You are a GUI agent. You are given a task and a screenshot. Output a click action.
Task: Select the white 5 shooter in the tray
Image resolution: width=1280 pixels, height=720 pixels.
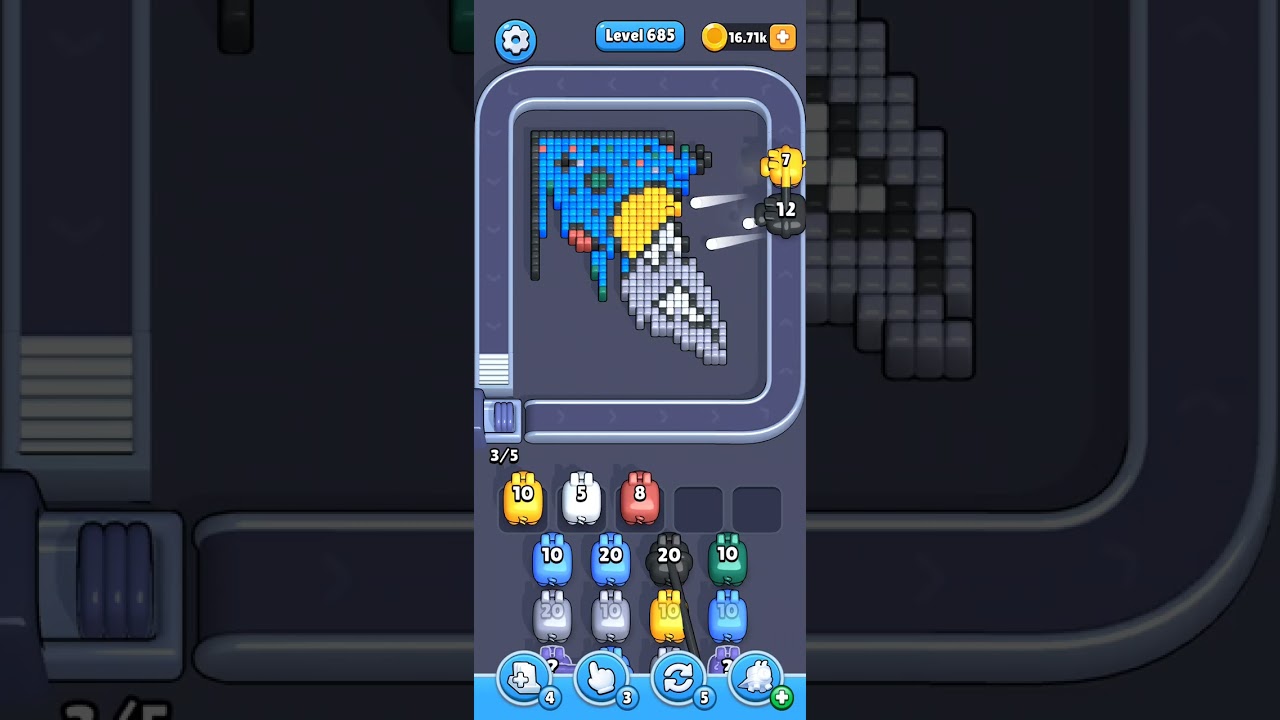click(x=581, y=500)
